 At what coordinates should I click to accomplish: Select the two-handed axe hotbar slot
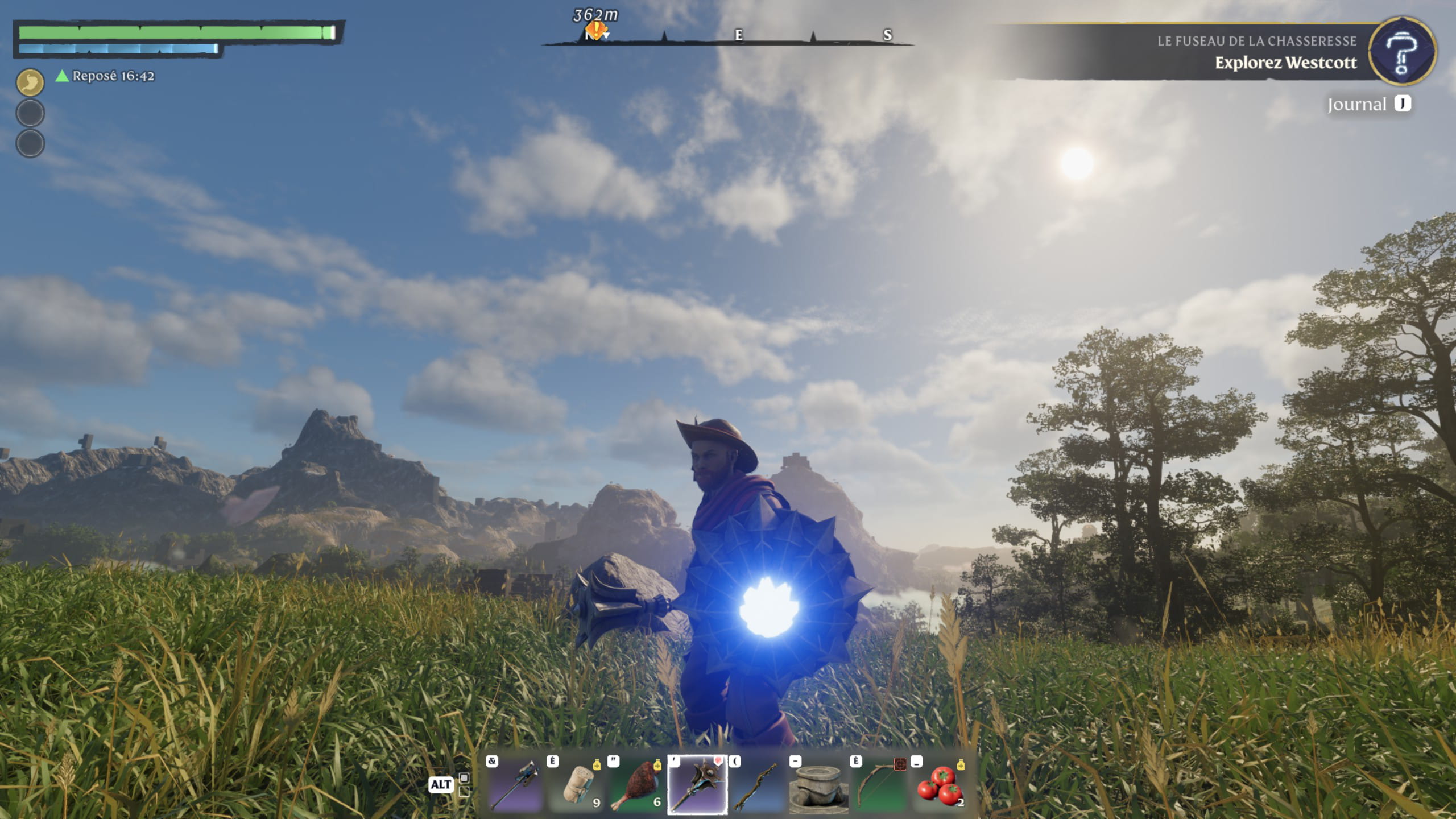(x=515, y=785)
